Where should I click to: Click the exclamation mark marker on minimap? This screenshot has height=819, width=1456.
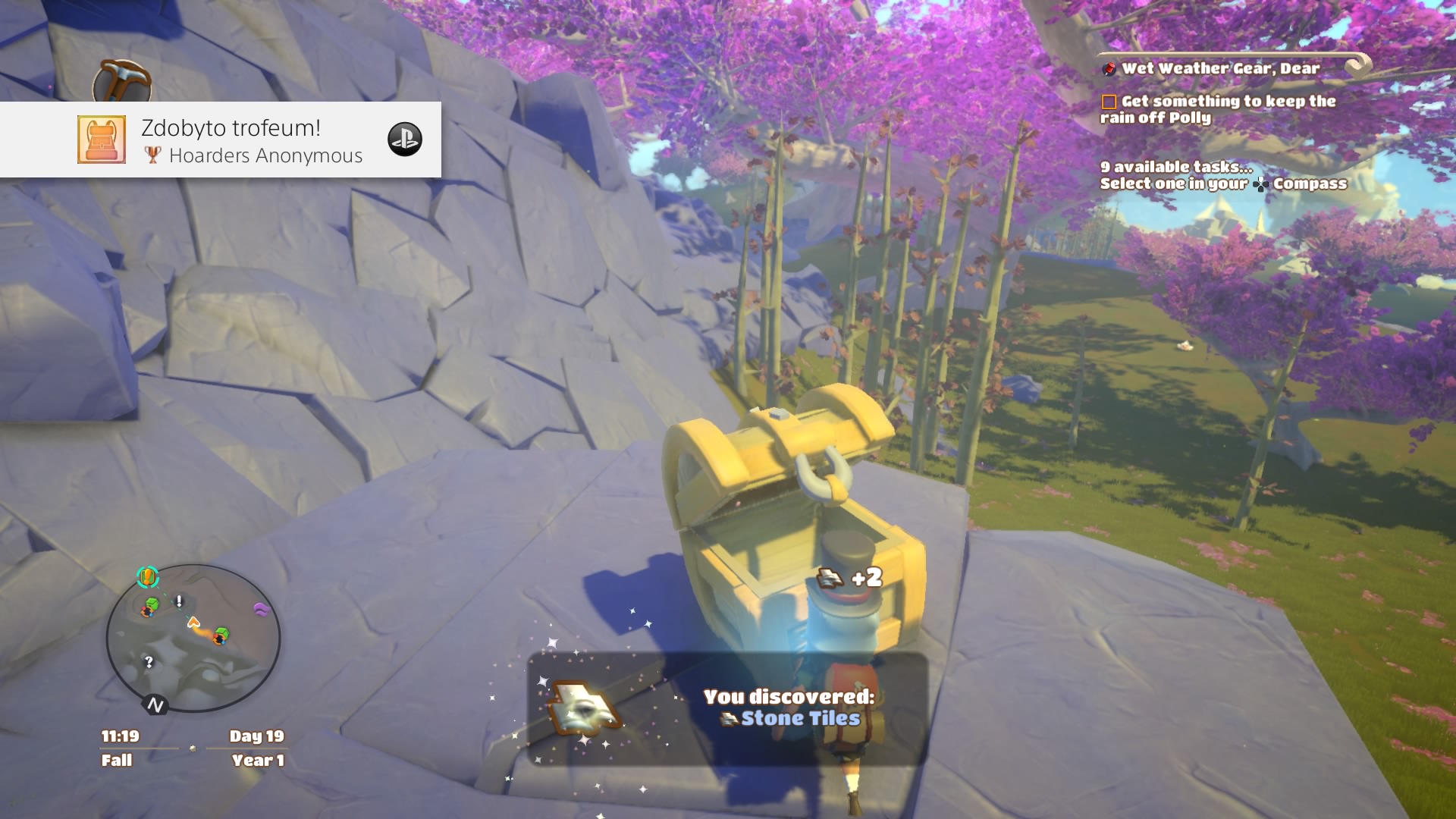(x=179, y=601)
